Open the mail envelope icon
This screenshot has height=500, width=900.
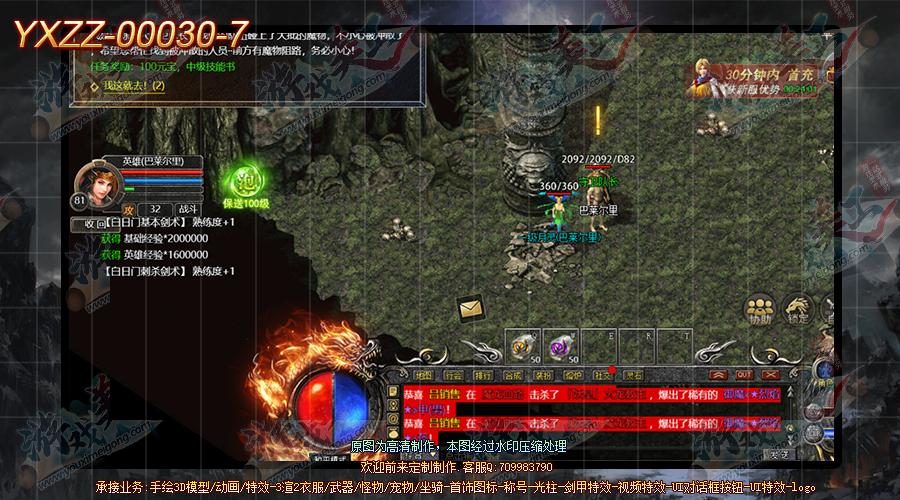click(472, 310)
